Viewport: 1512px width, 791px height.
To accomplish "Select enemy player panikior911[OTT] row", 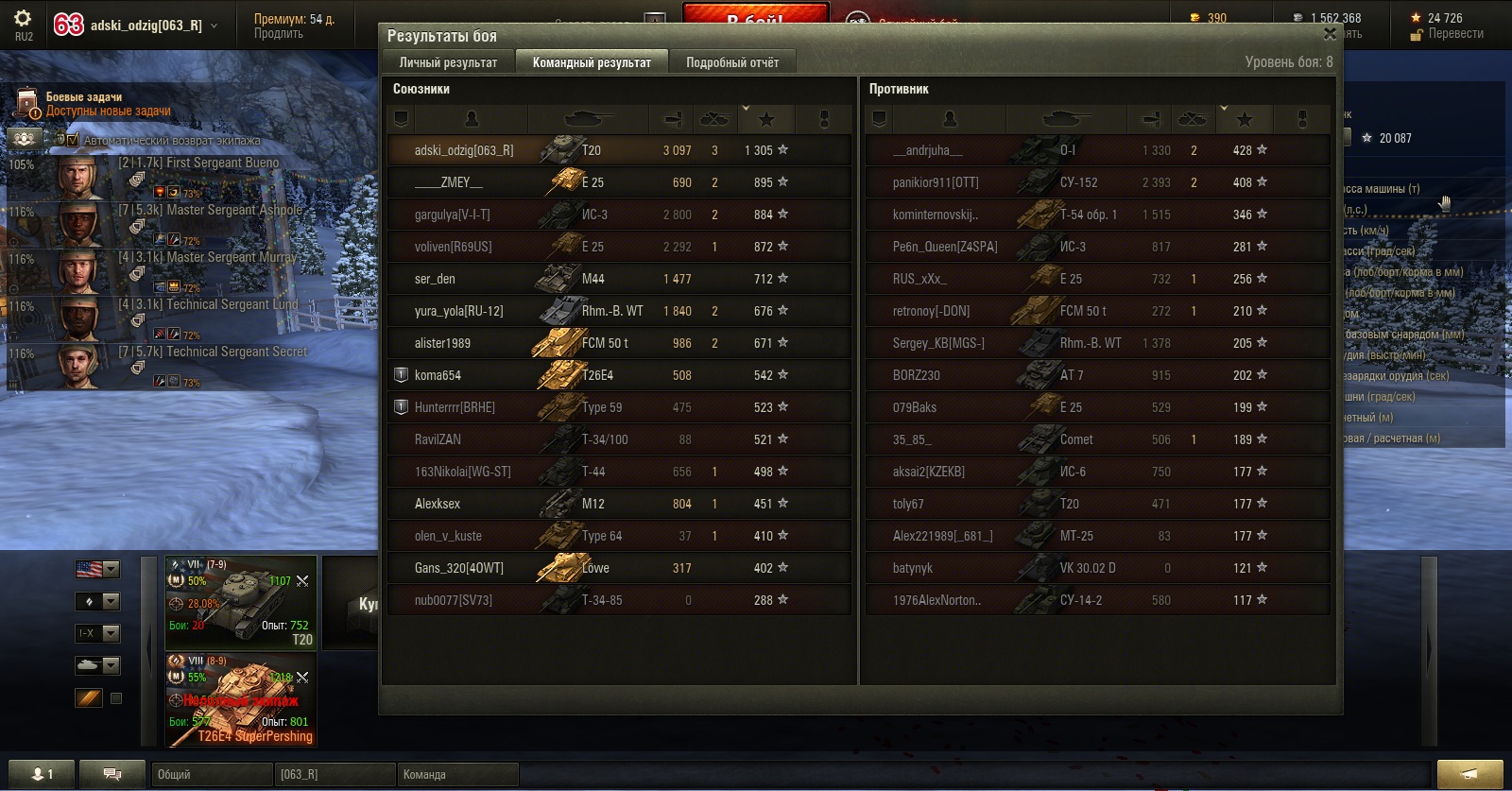I will coord(1097,182).
